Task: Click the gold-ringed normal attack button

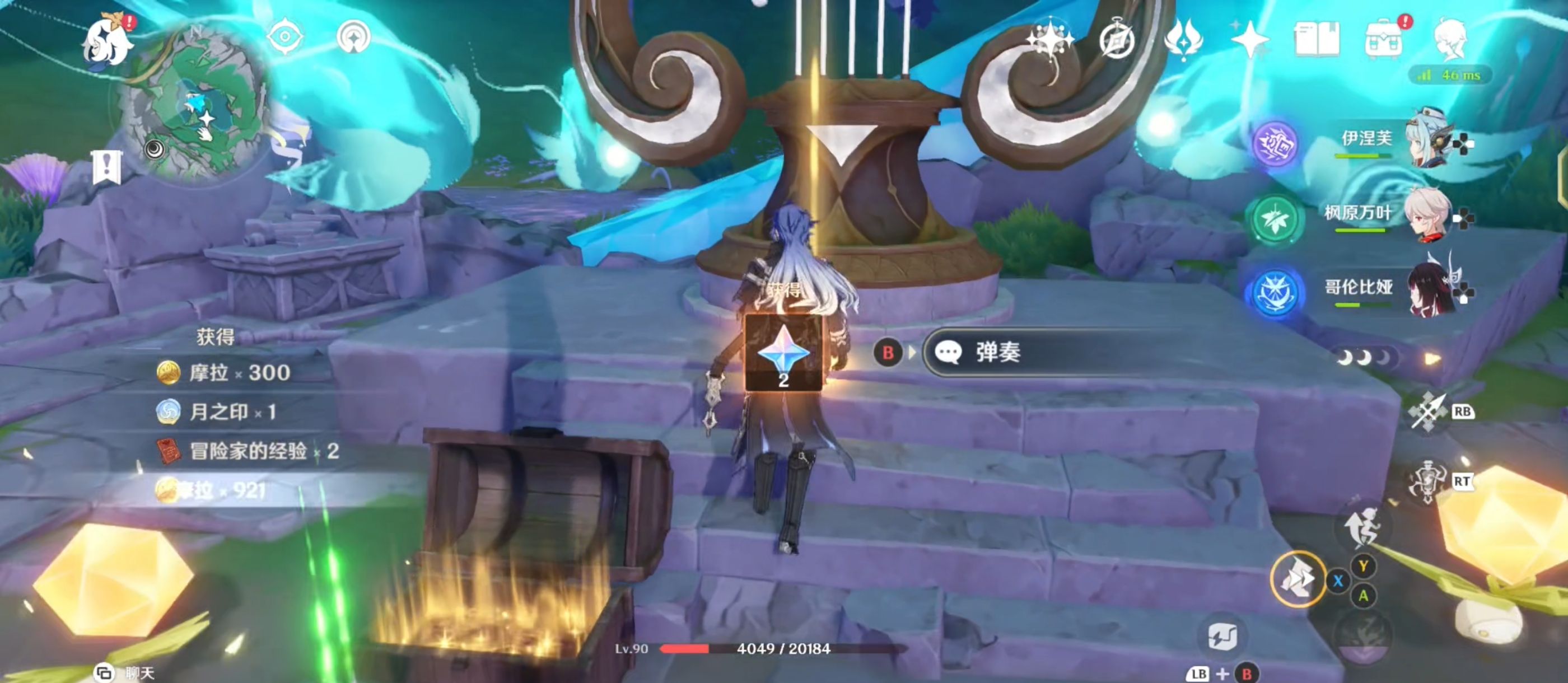Action: coord(1297,579)
